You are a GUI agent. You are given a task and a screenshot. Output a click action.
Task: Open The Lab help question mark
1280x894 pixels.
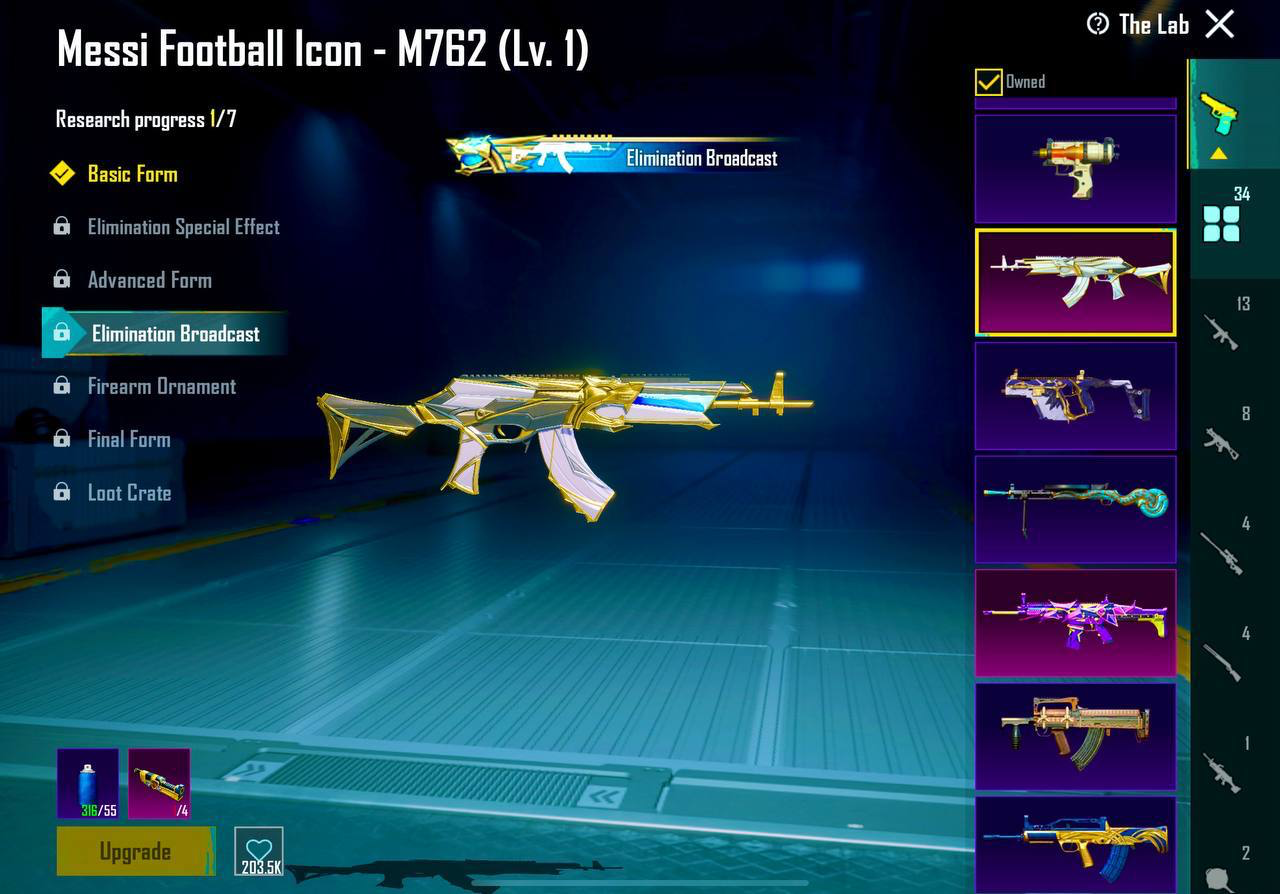[x=1098, y=24]
